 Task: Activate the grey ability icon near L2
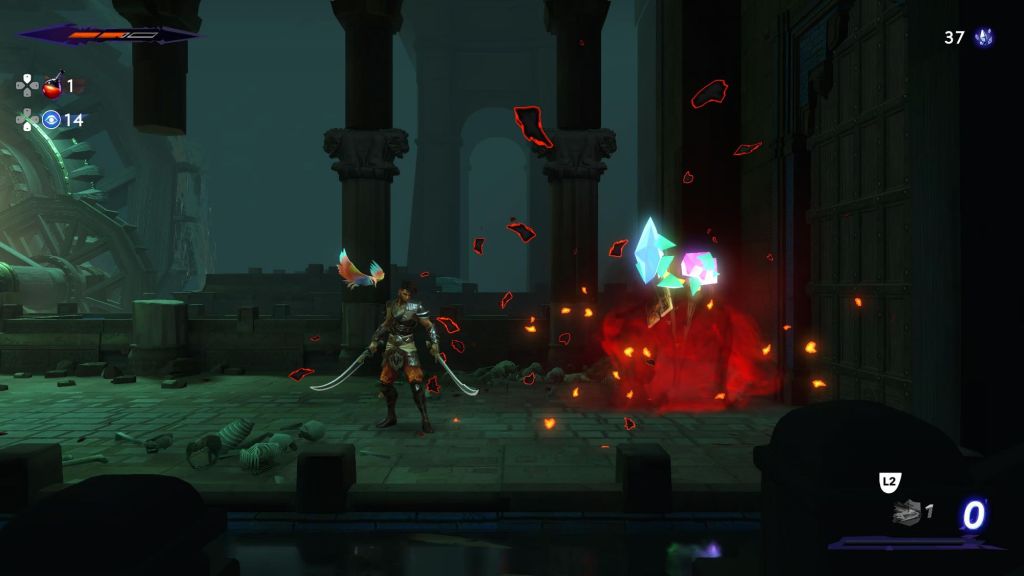[x=905, y=512]
